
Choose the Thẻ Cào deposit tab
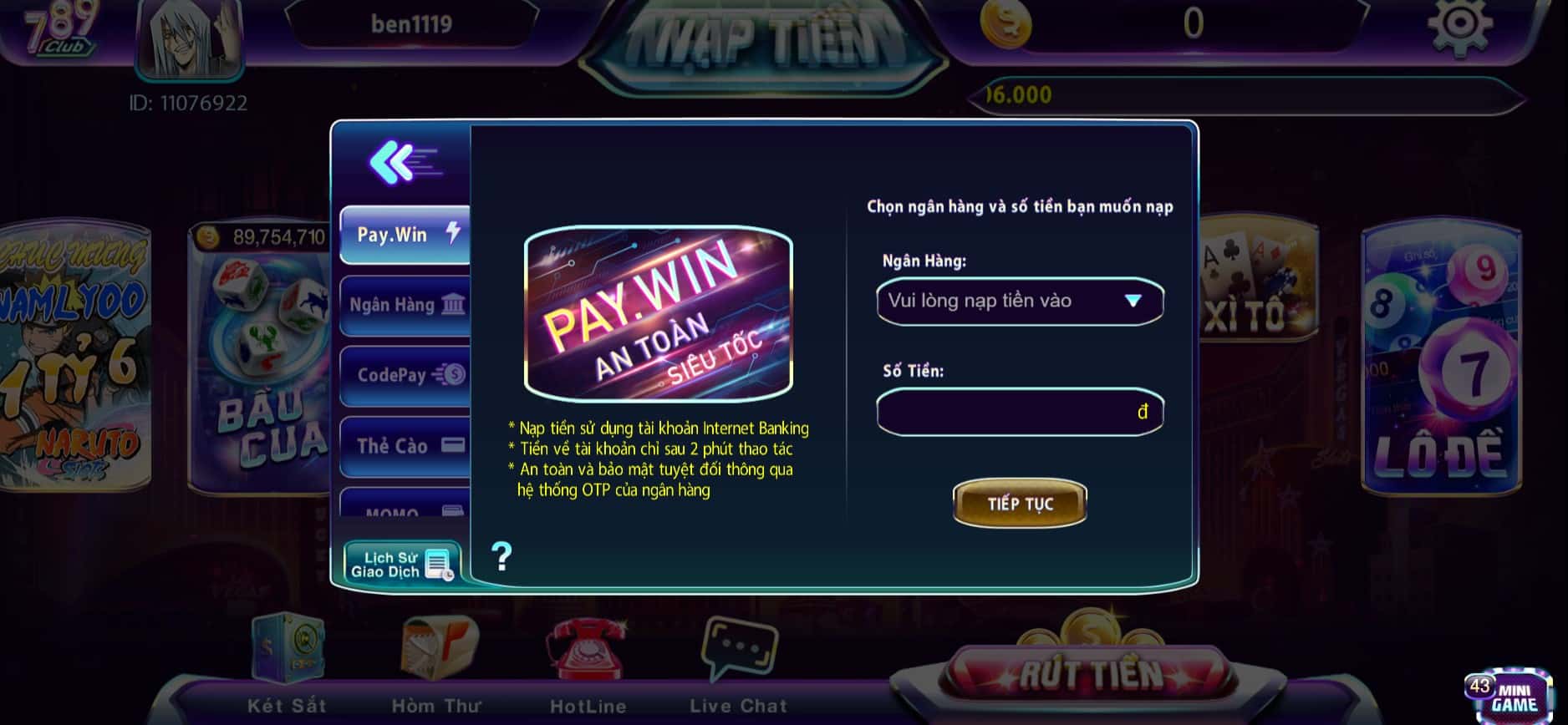[405, 445]
